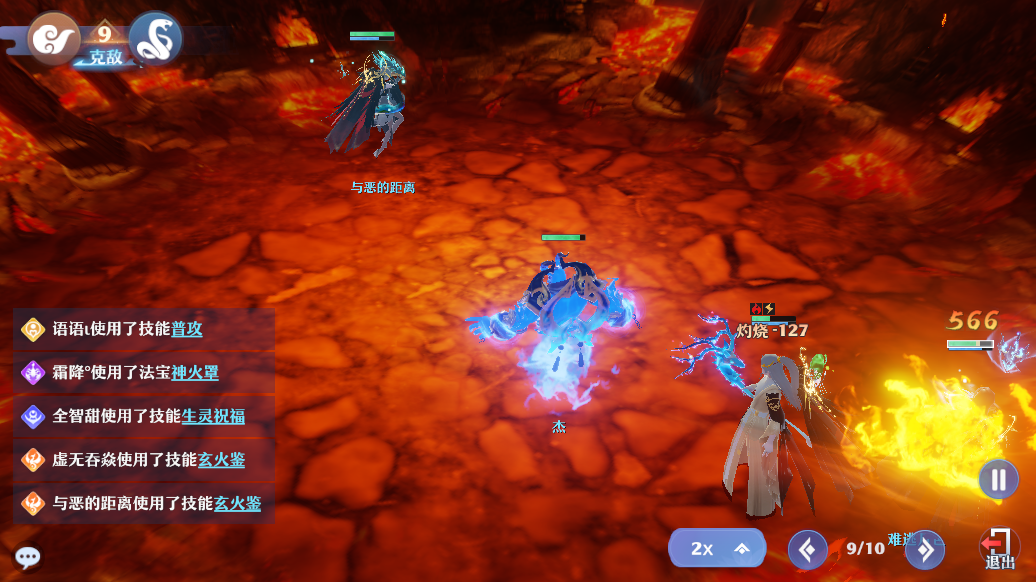Open the 生灵祝福 skill link
This screenshot has height=582, width=1036.
pyautogui.click(x=213, y=416)
